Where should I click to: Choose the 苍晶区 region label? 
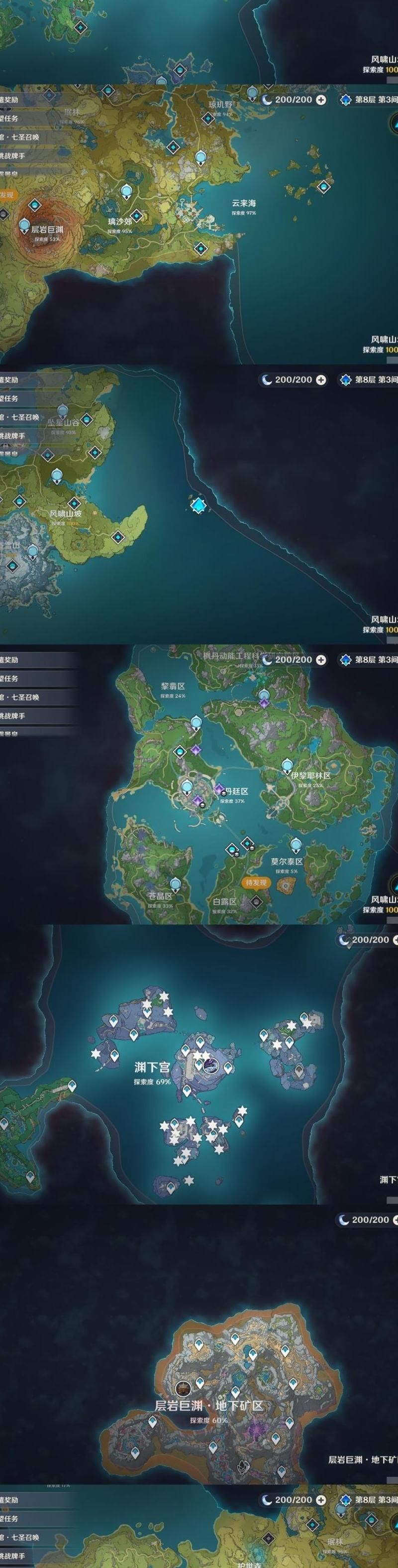point(160,896)
